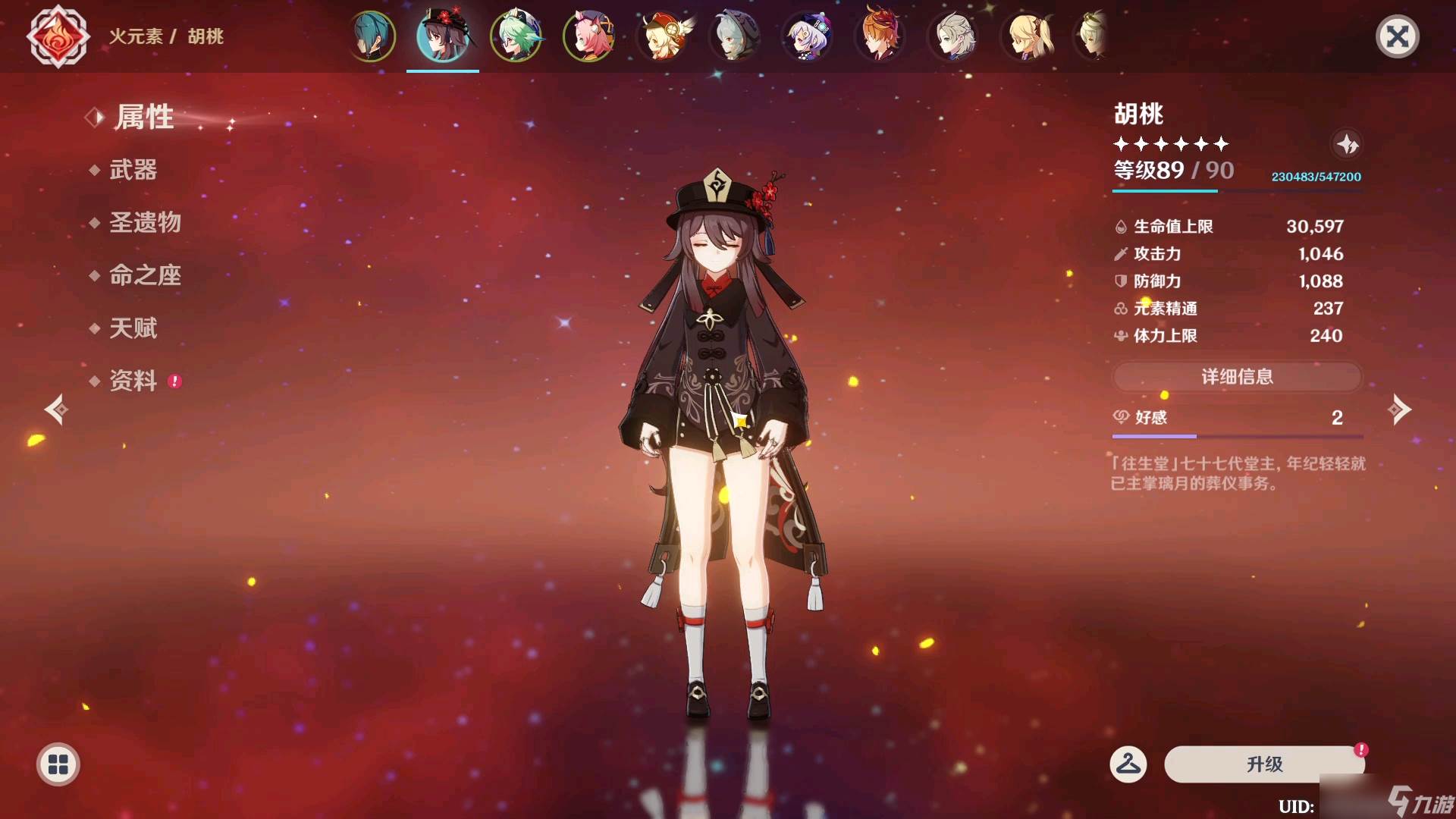
Task: Open the 资料 (Profile) entry
Action: [x=133, y=381]
